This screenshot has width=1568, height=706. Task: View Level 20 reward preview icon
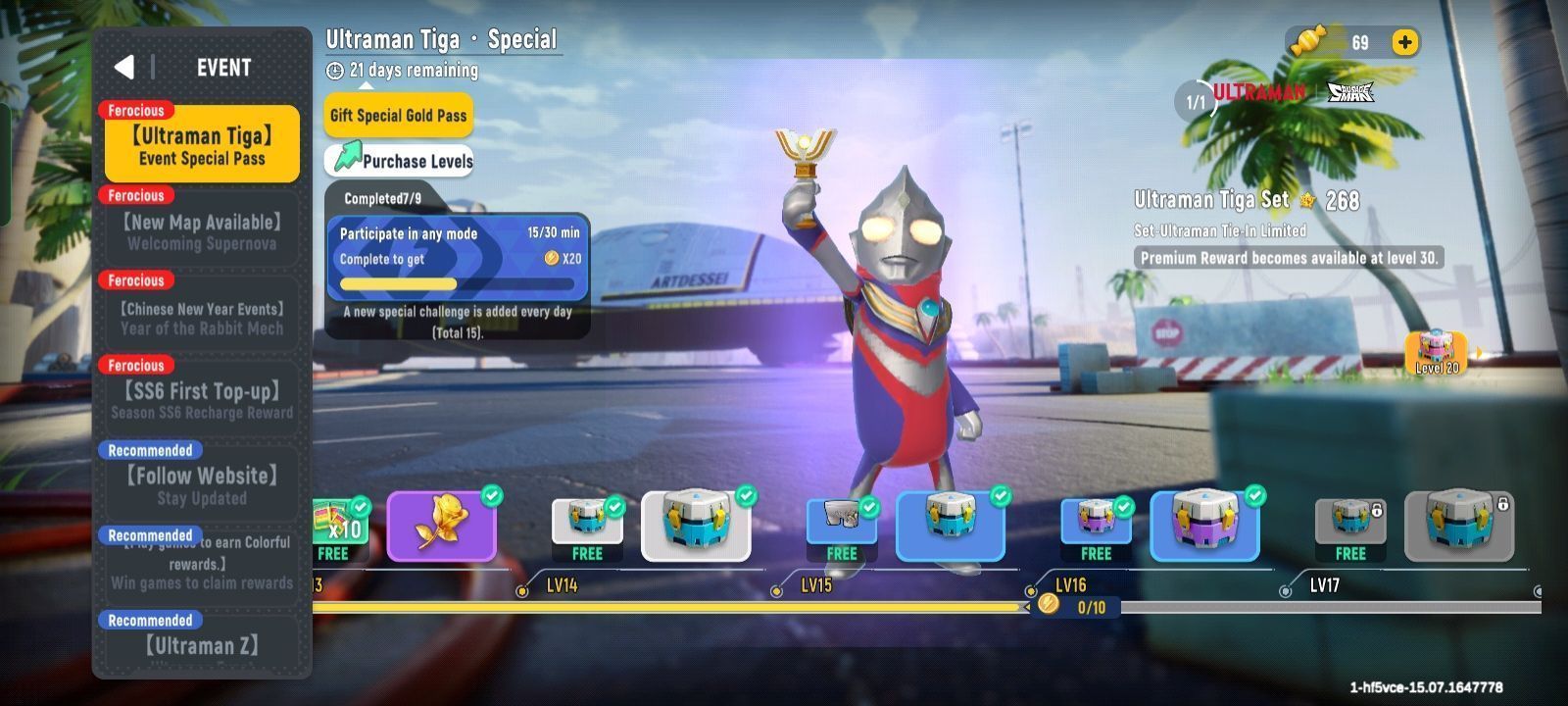1436,353
